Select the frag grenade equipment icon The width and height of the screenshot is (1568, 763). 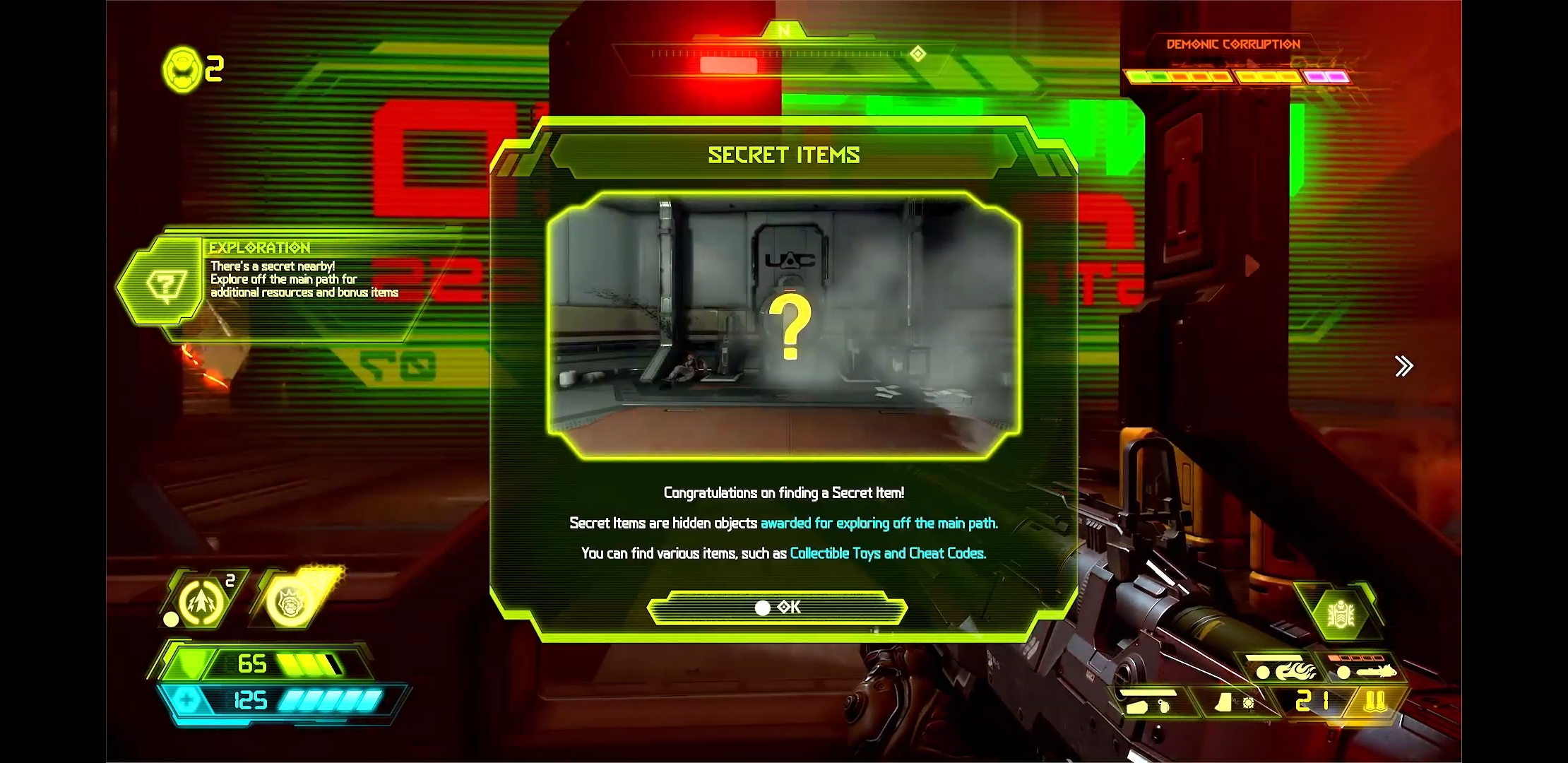click(x=203, y=602)
